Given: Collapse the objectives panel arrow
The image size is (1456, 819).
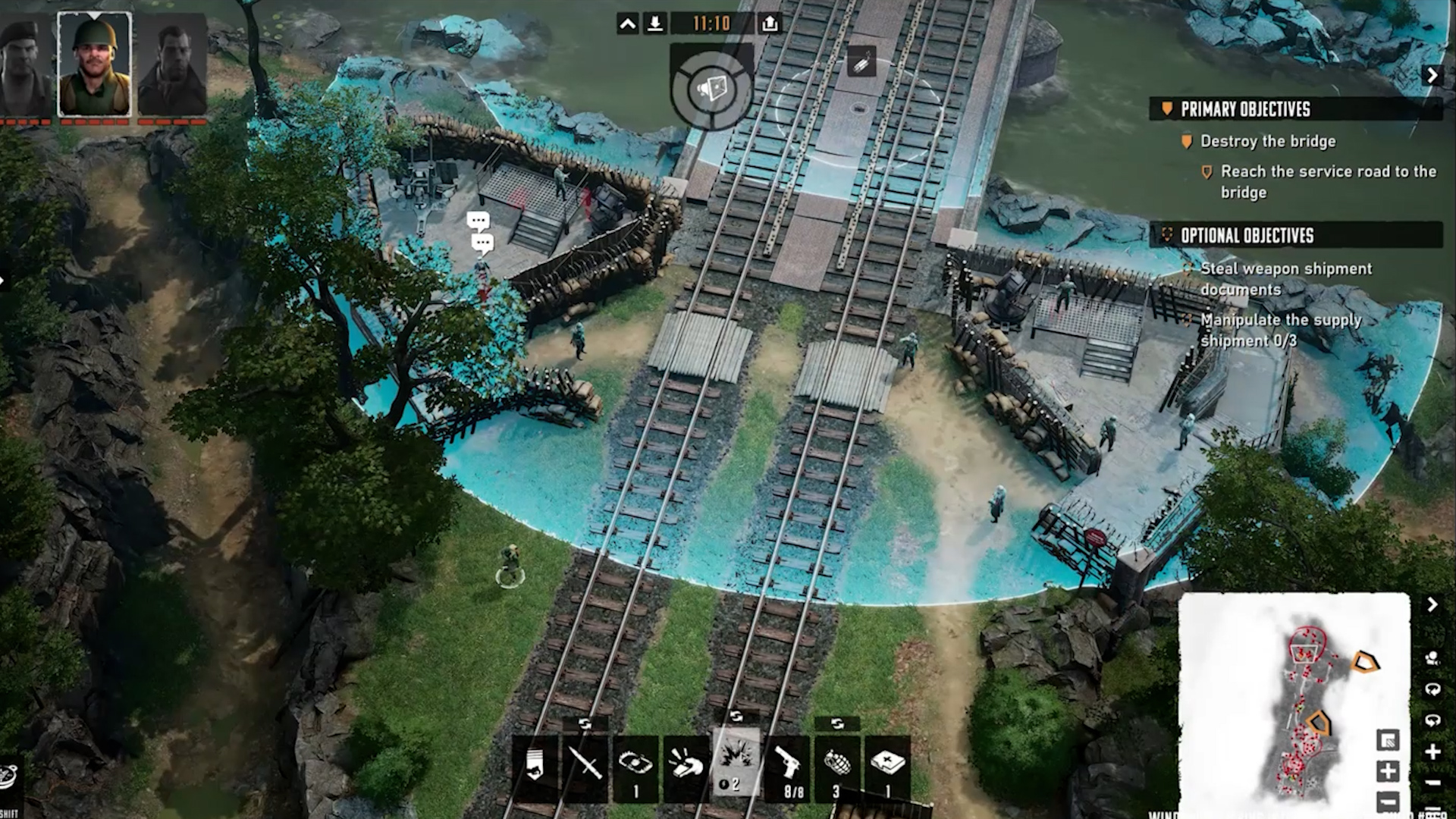Looking at the screenshot, I should [1432, 75].
